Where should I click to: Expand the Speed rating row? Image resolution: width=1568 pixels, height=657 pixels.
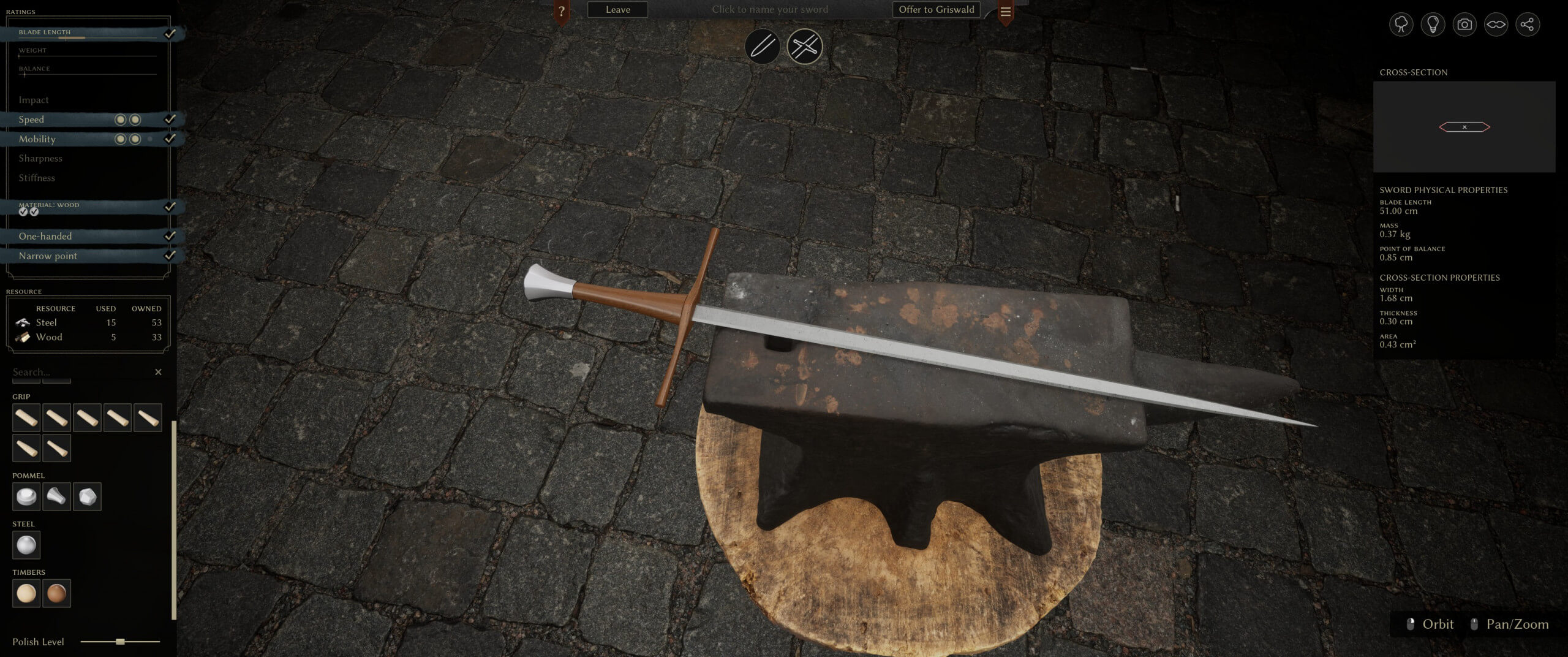tap(31, 120)
